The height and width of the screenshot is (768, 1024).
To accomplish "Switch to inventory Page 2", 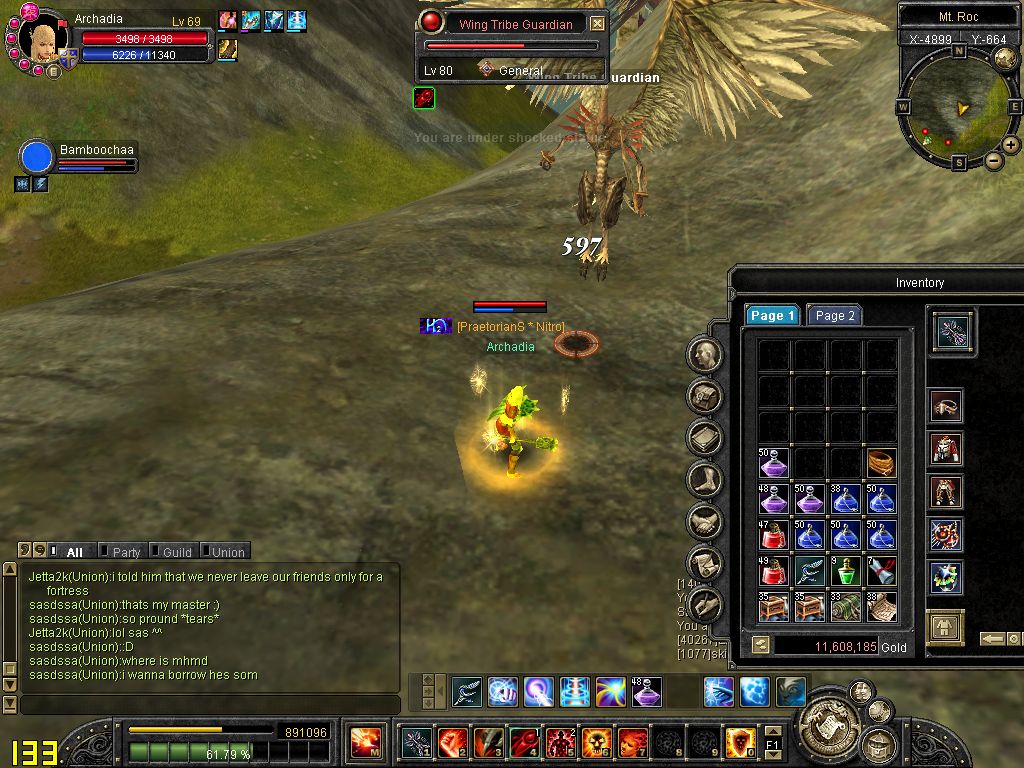I will click(x=834, y=315).
